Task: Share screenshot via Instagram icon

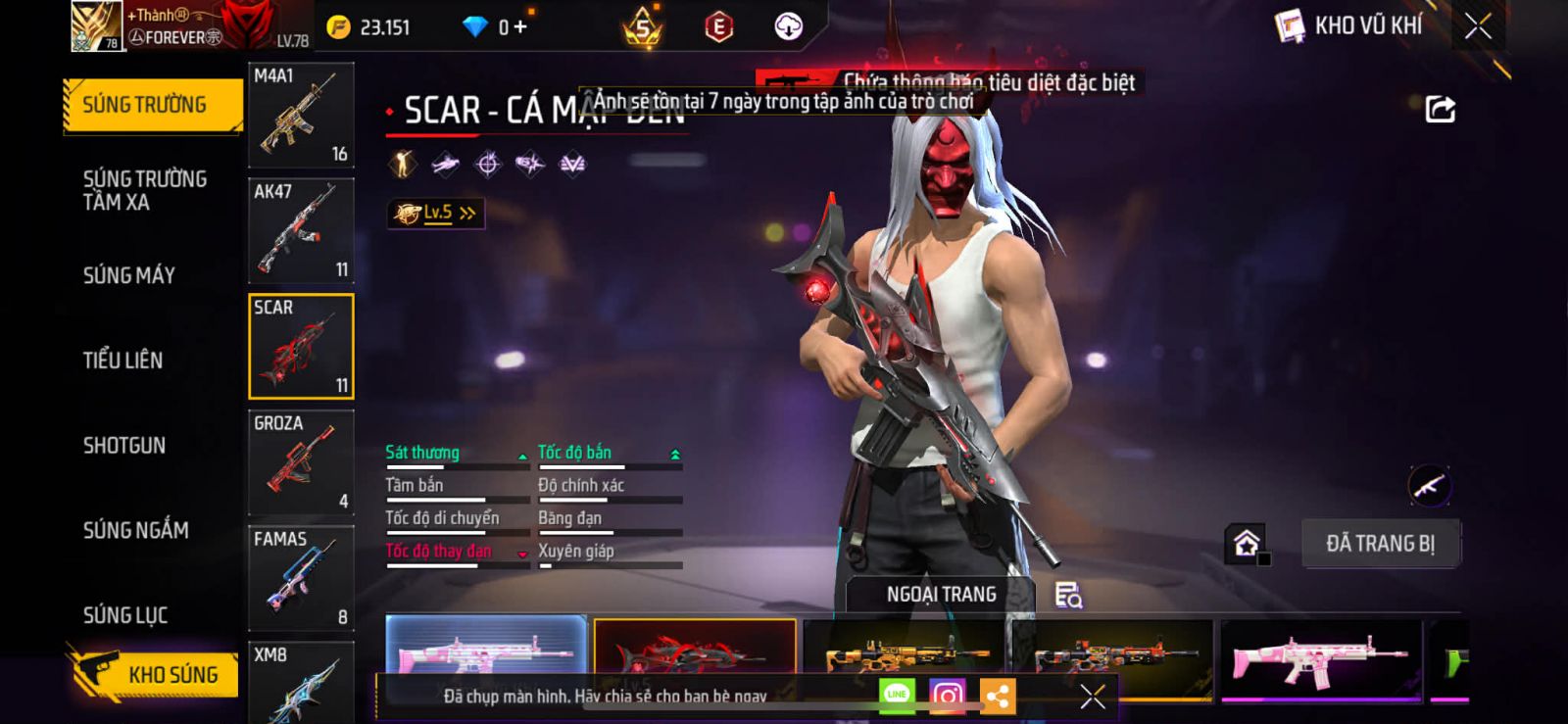Action: (947, 696)
